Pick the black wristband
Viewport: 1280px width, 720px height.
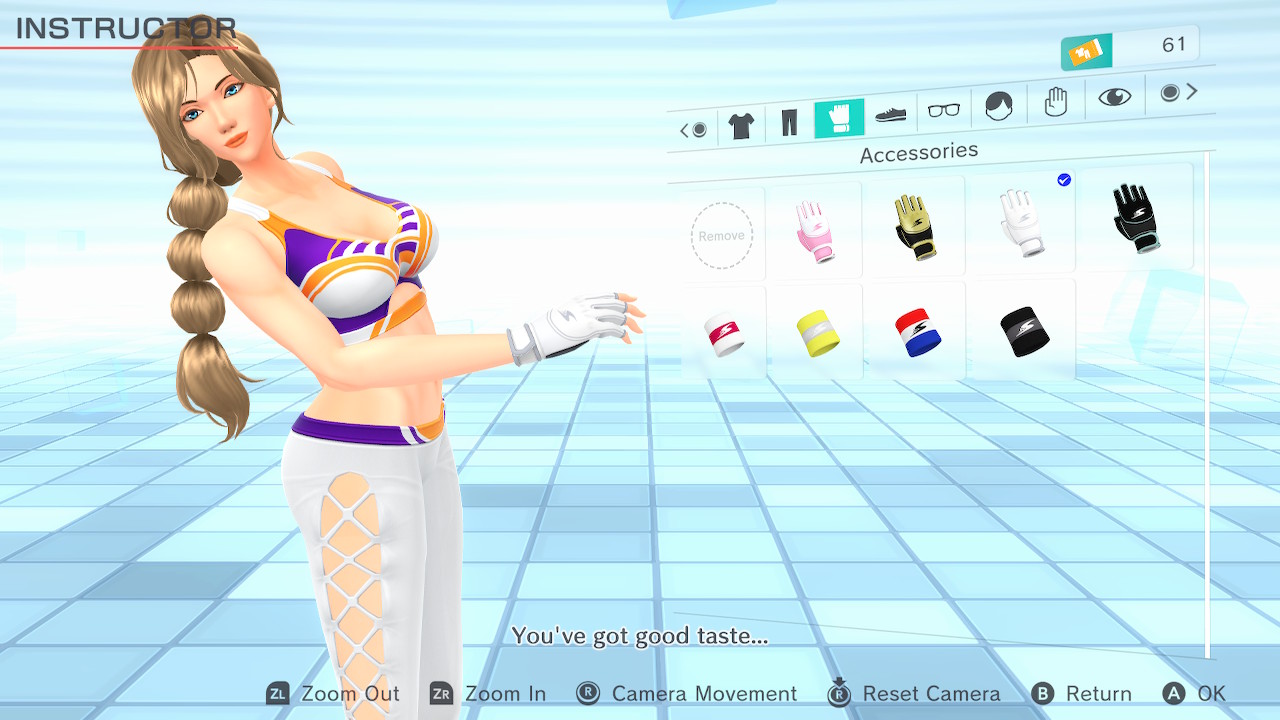point(1023,331)
